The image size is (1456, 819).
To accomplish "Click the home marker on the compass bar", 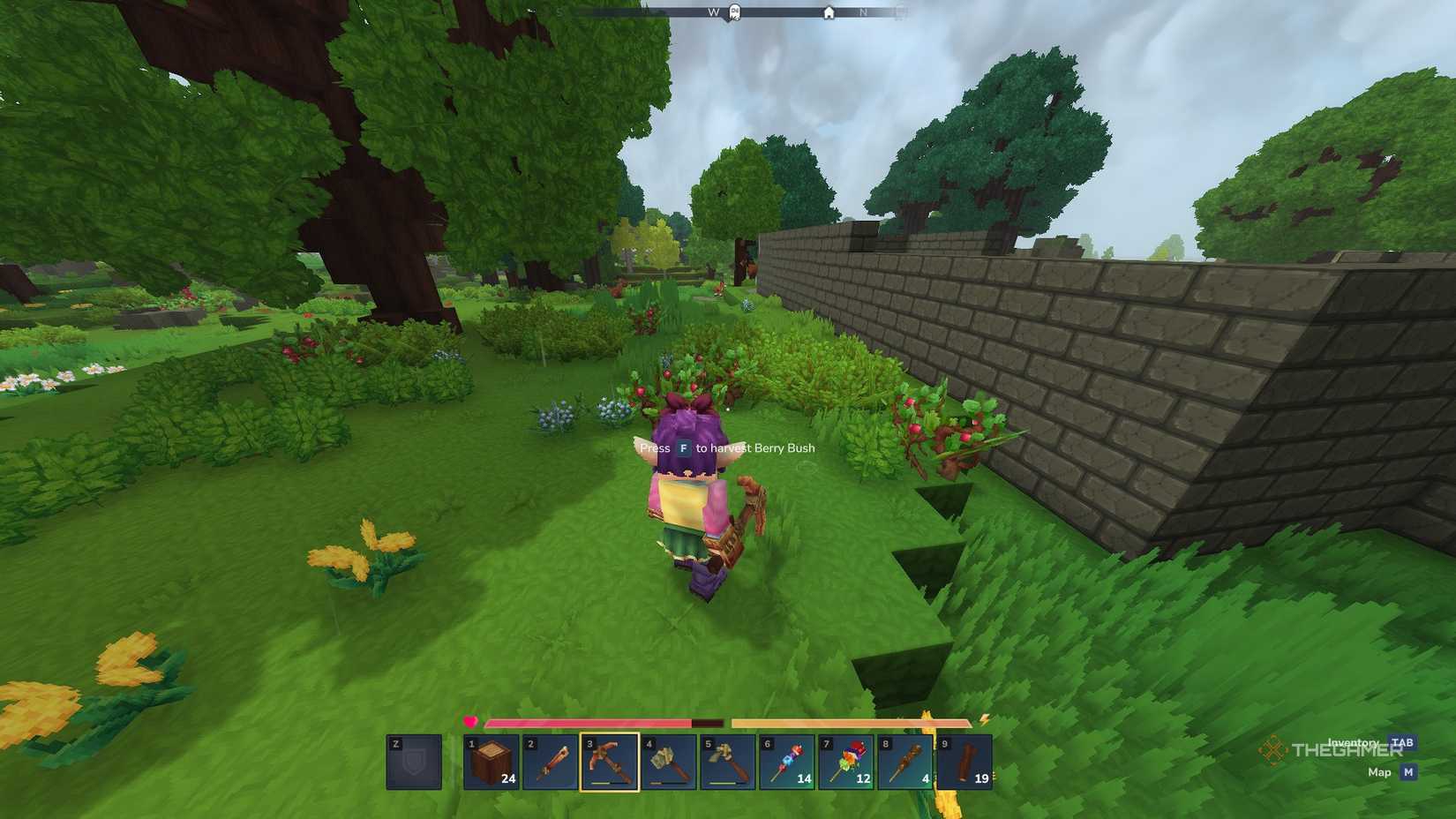I will tap(830, 13).
